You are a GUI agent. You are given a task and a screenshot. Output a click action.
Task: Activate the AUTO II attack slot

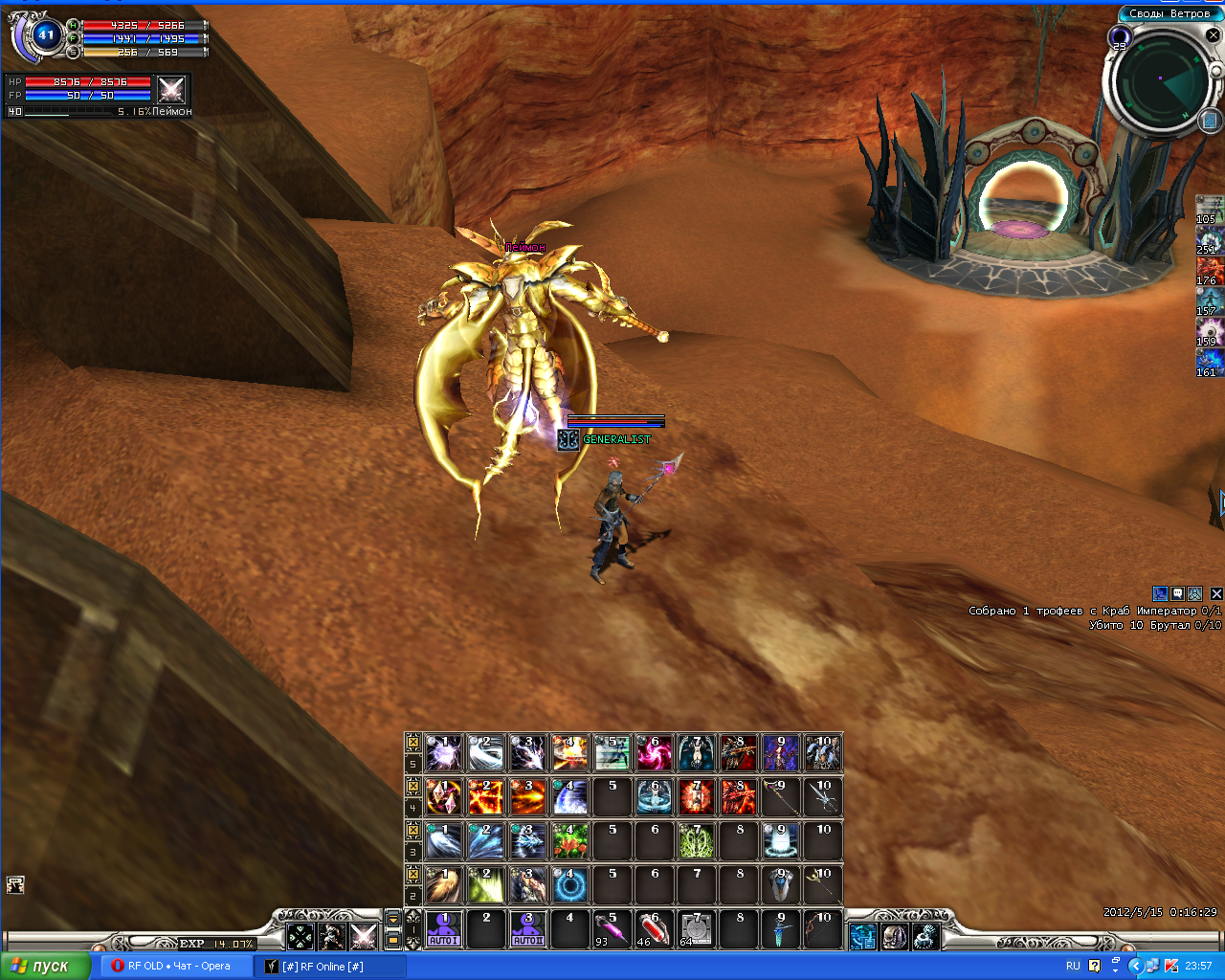tap(527, 928)
